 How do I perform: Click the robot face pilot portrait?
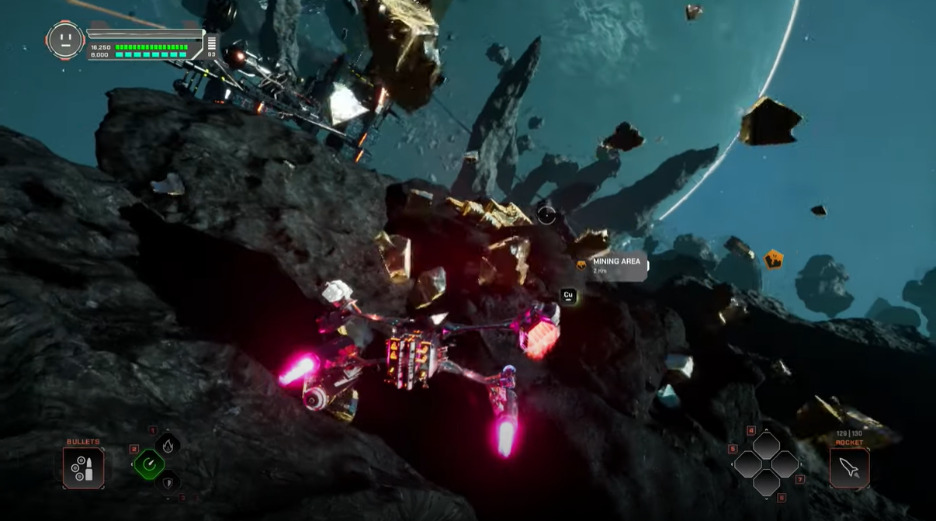click(65, 40)
